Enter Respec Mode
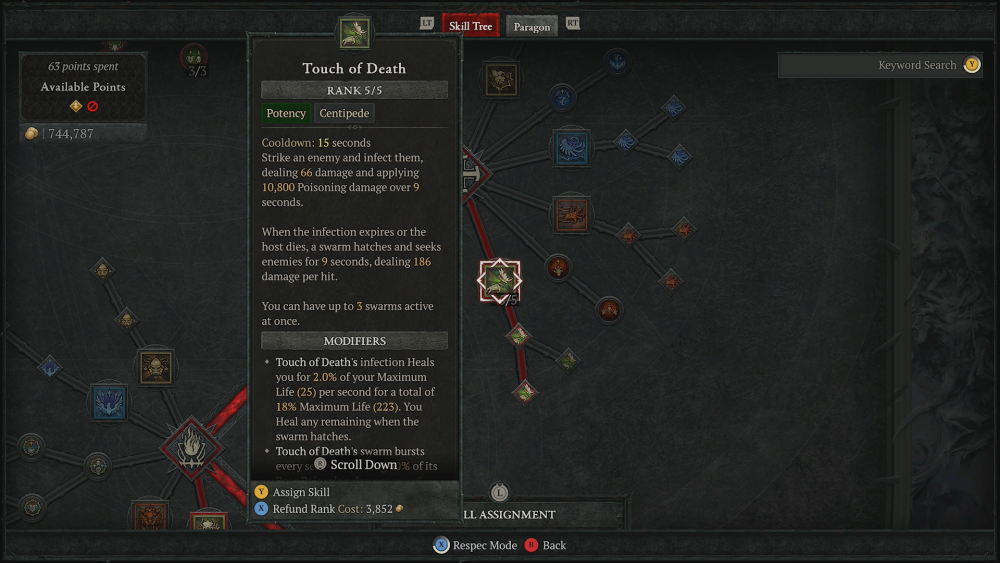Screen dimensions: 1000x563 click(x=476, y=545)
